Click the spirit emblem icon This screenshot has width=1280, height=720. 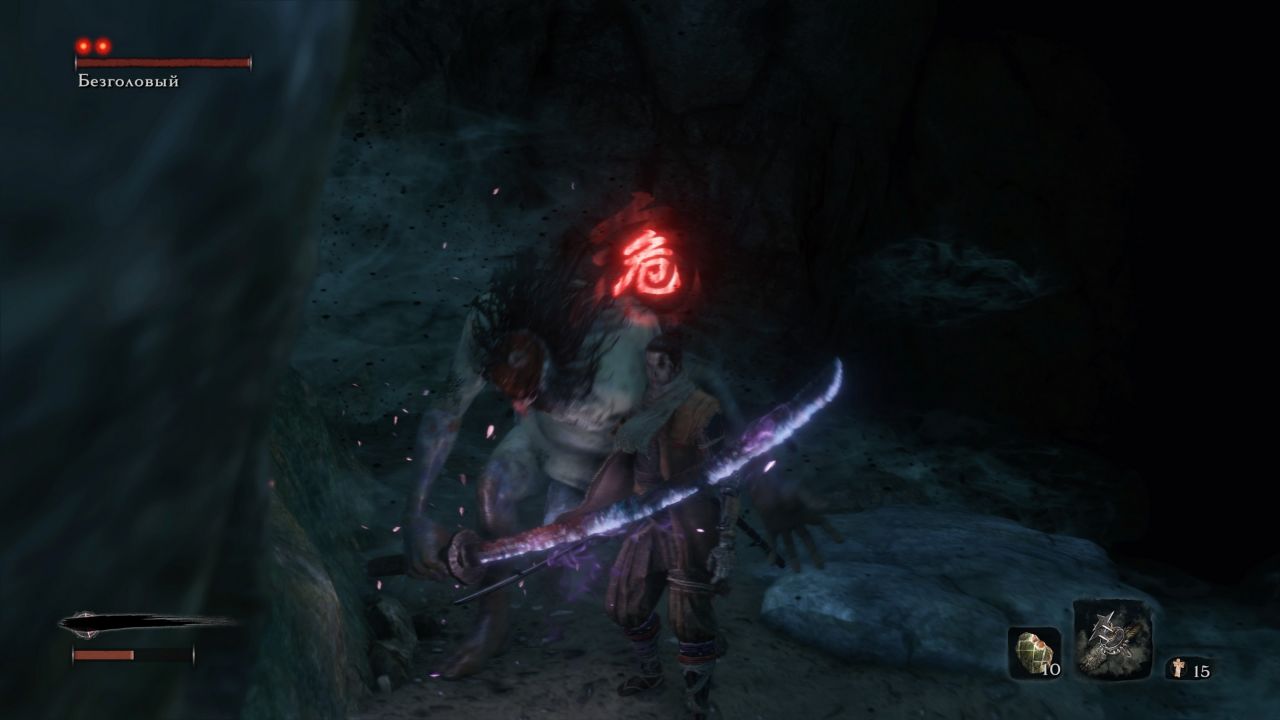point(1178,669)
